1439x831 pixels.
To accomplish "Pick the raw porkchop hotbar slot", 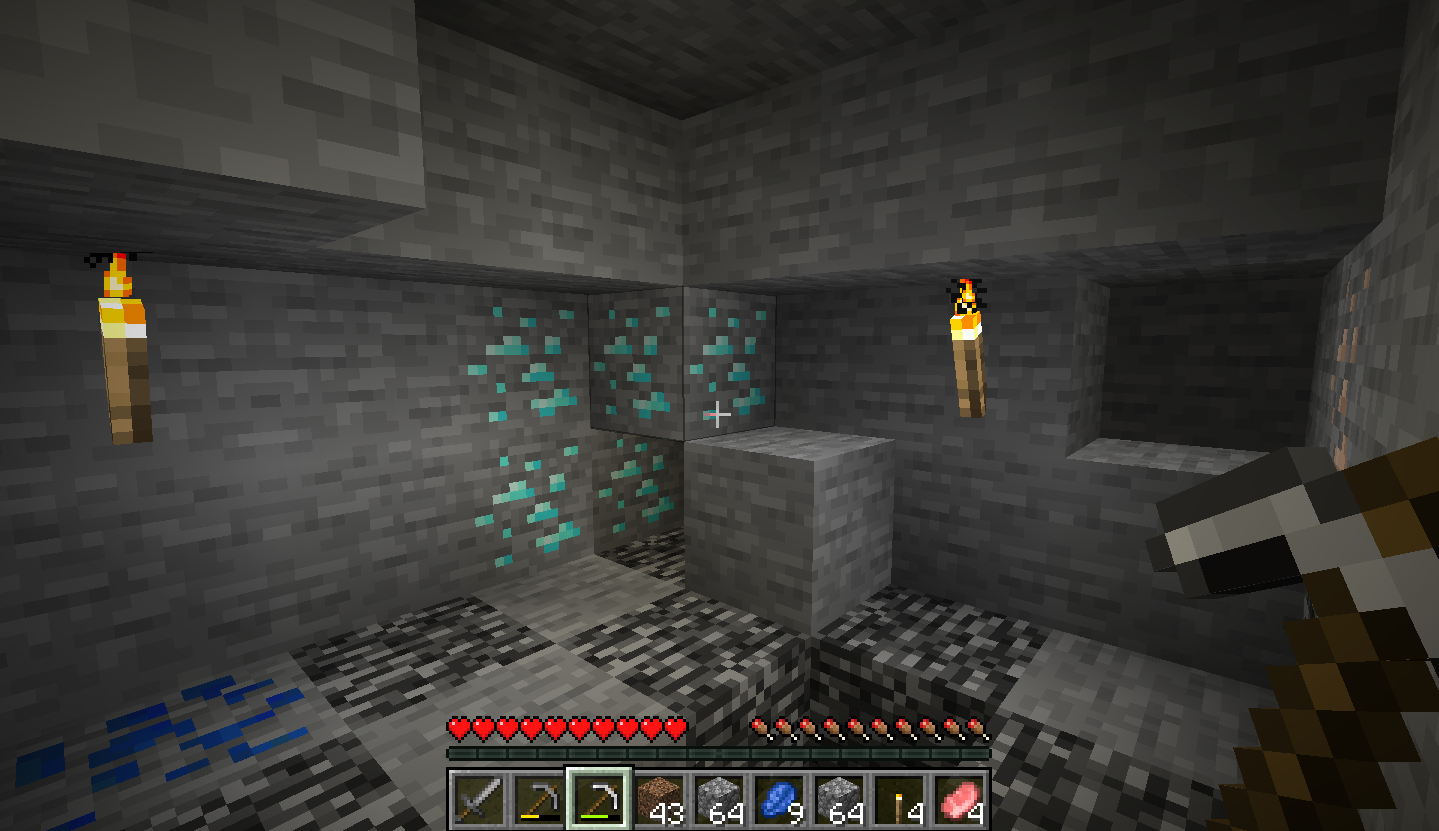I will pos(959,800).
